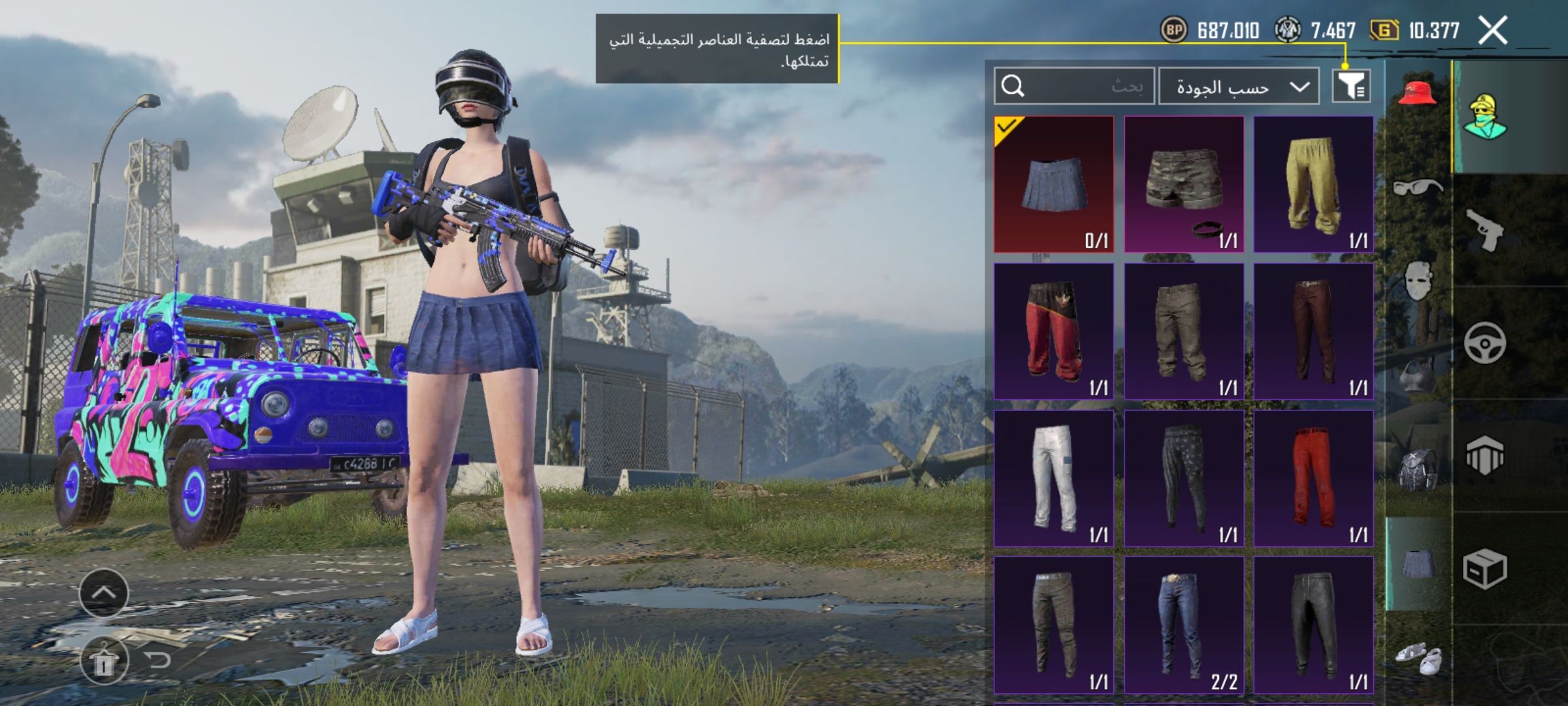Open the weapon skins tab
The image size is (1568, 706).
[x=1484, y=230]
